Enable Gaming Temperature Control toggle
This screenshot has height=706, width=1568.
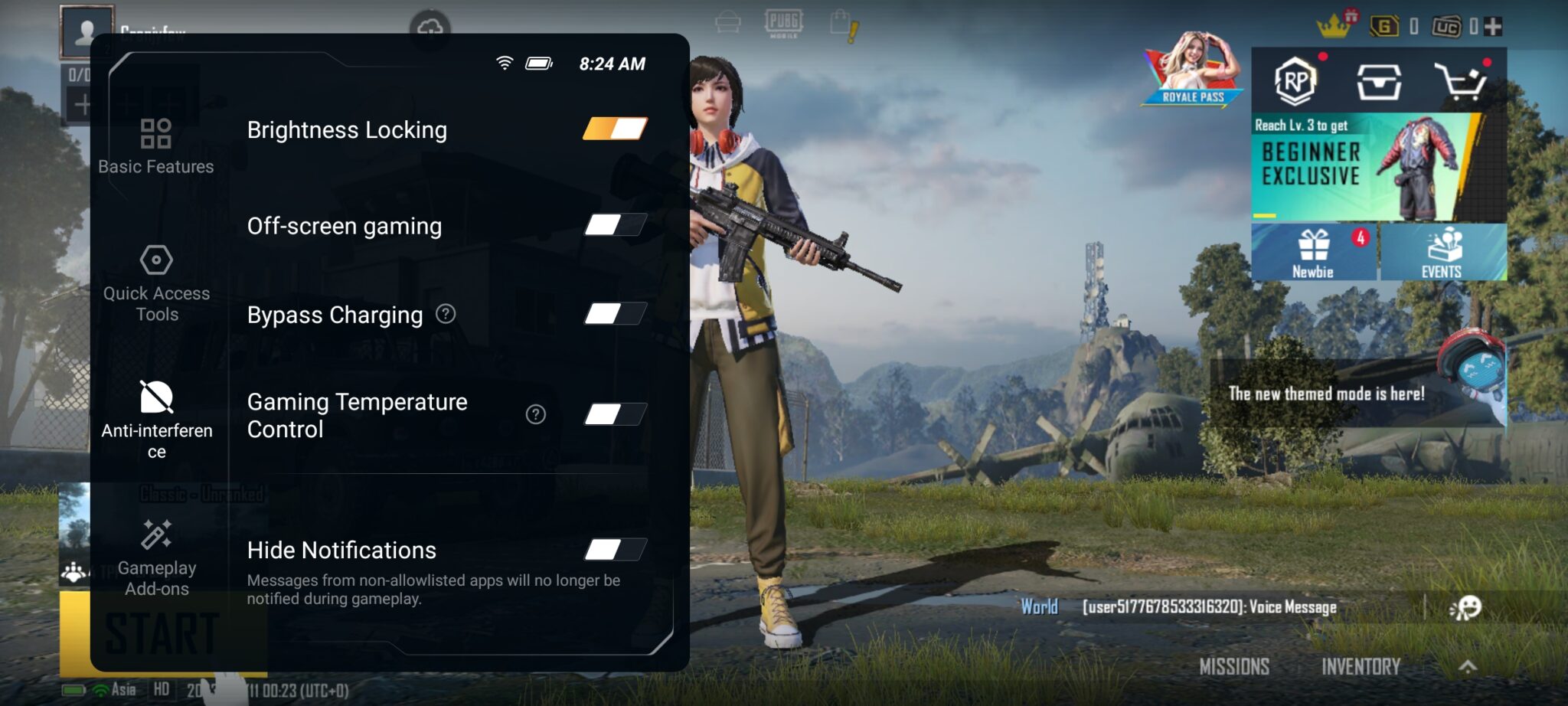point(615,415)
